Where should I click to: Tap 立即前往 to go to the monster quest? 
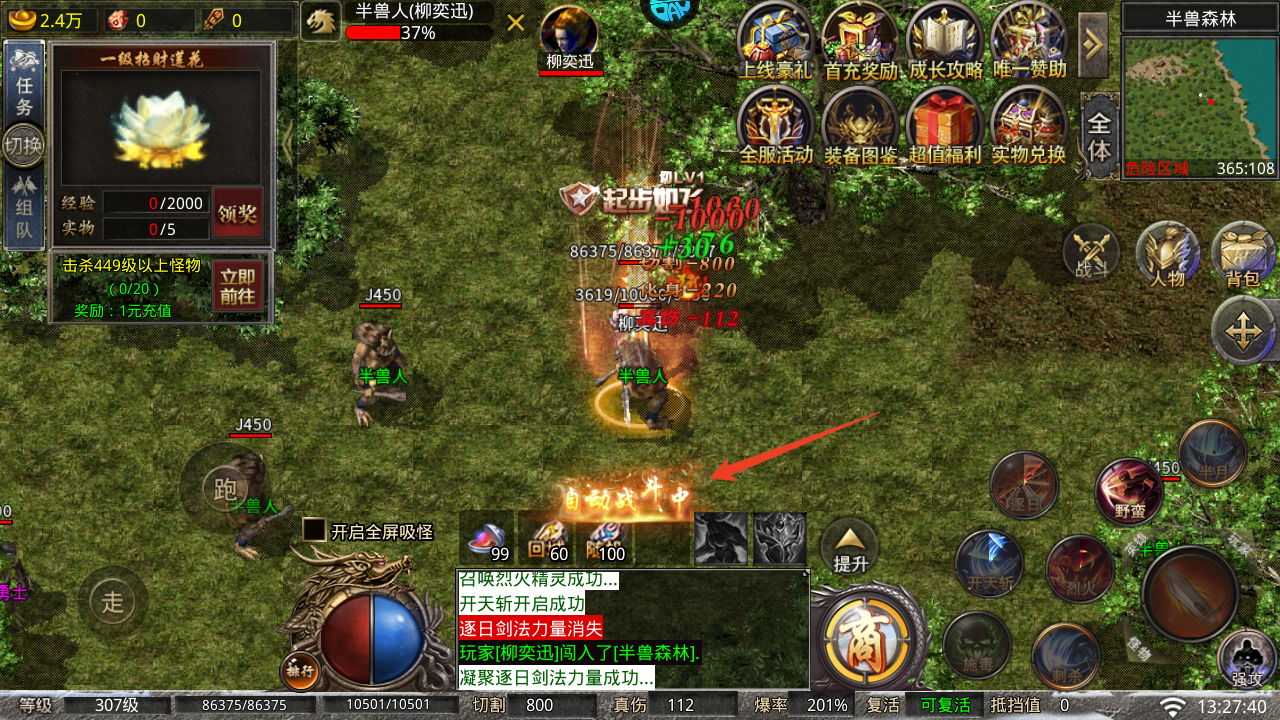pos(238,287)
